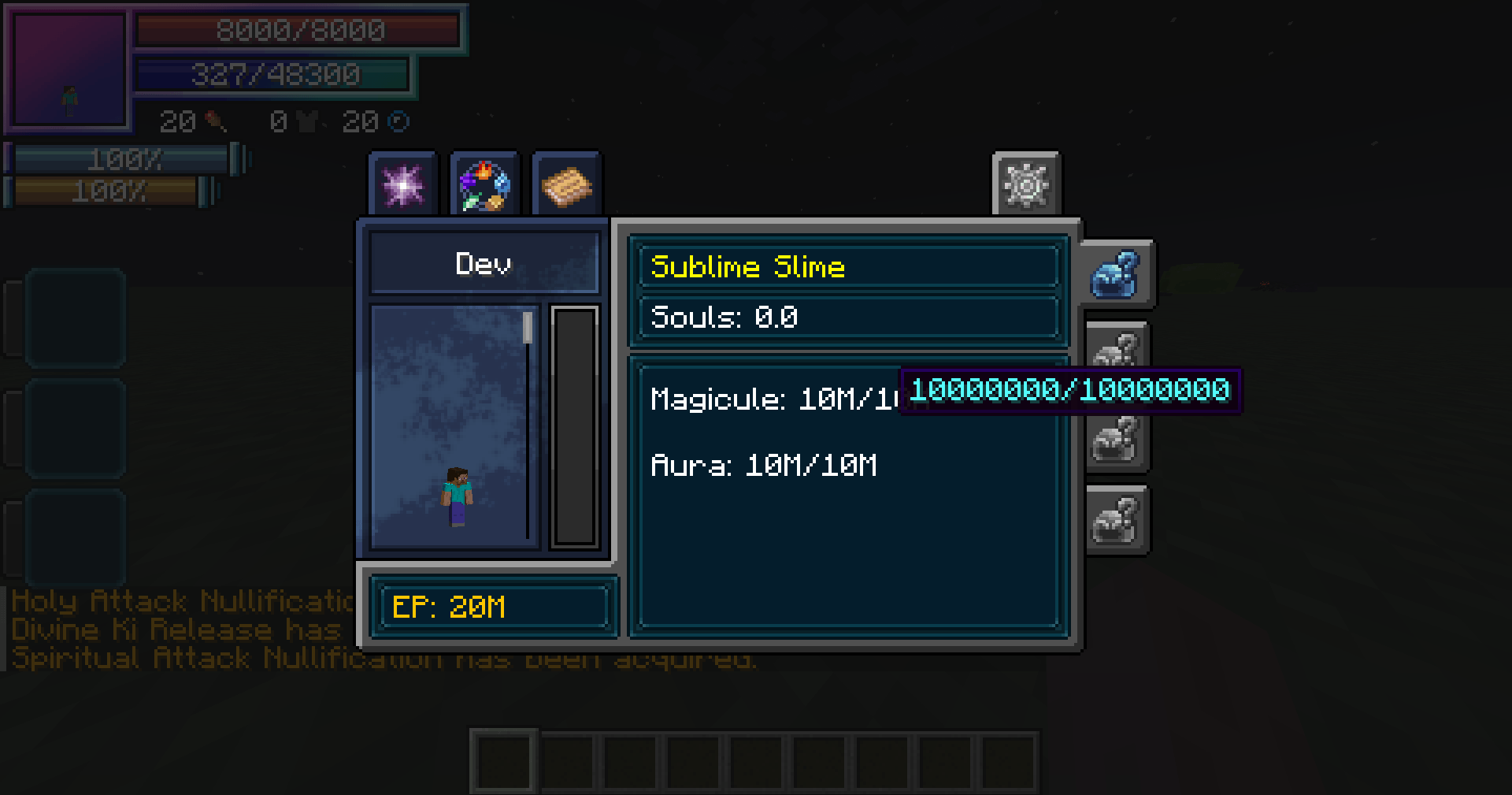Click the blue circle counter icon
Image resolution: width=1512 pixels, height=795 pixels.
point(400,120)
